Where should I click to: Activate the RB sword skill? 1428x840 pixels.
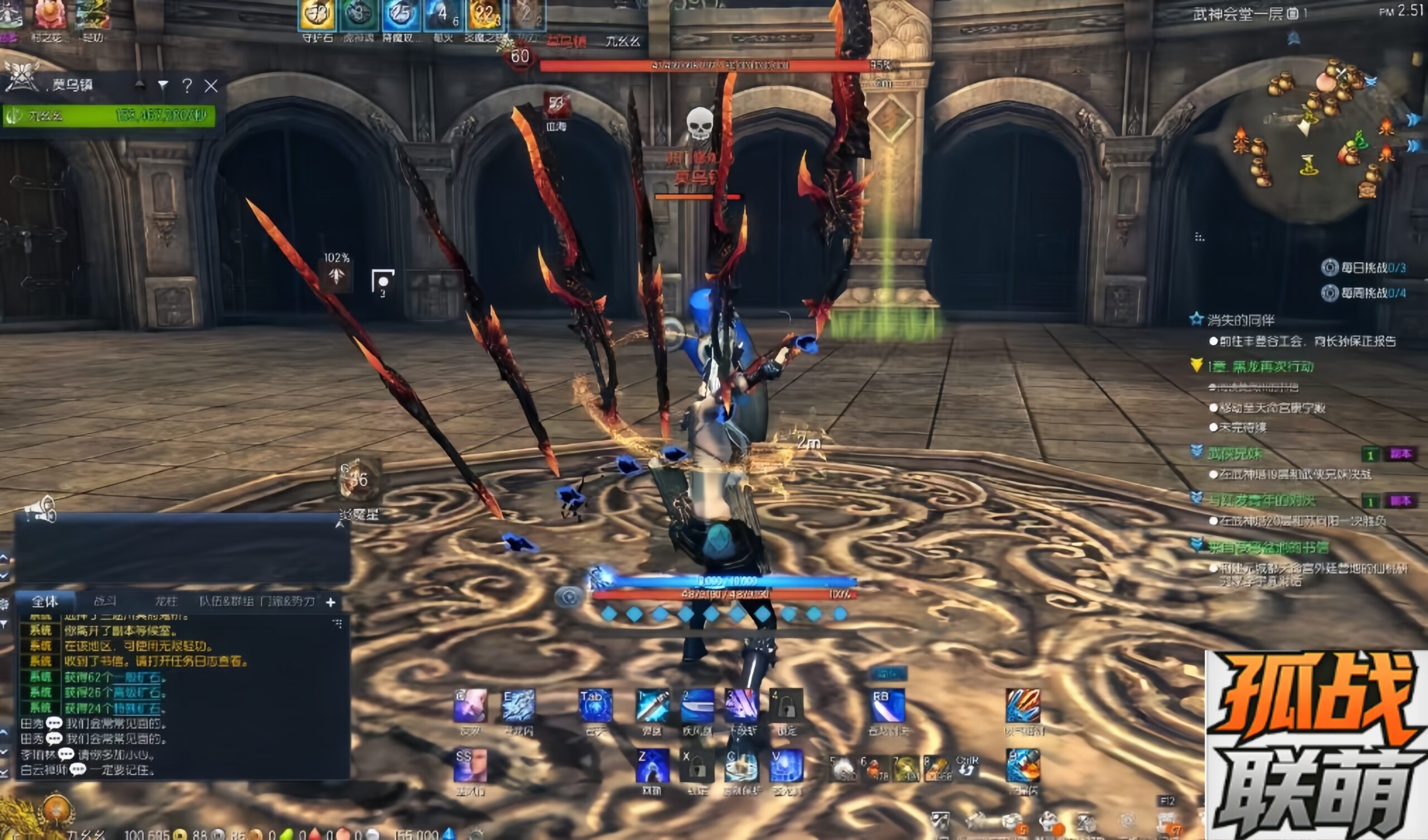pyautogui.click(x=887, y=706)
